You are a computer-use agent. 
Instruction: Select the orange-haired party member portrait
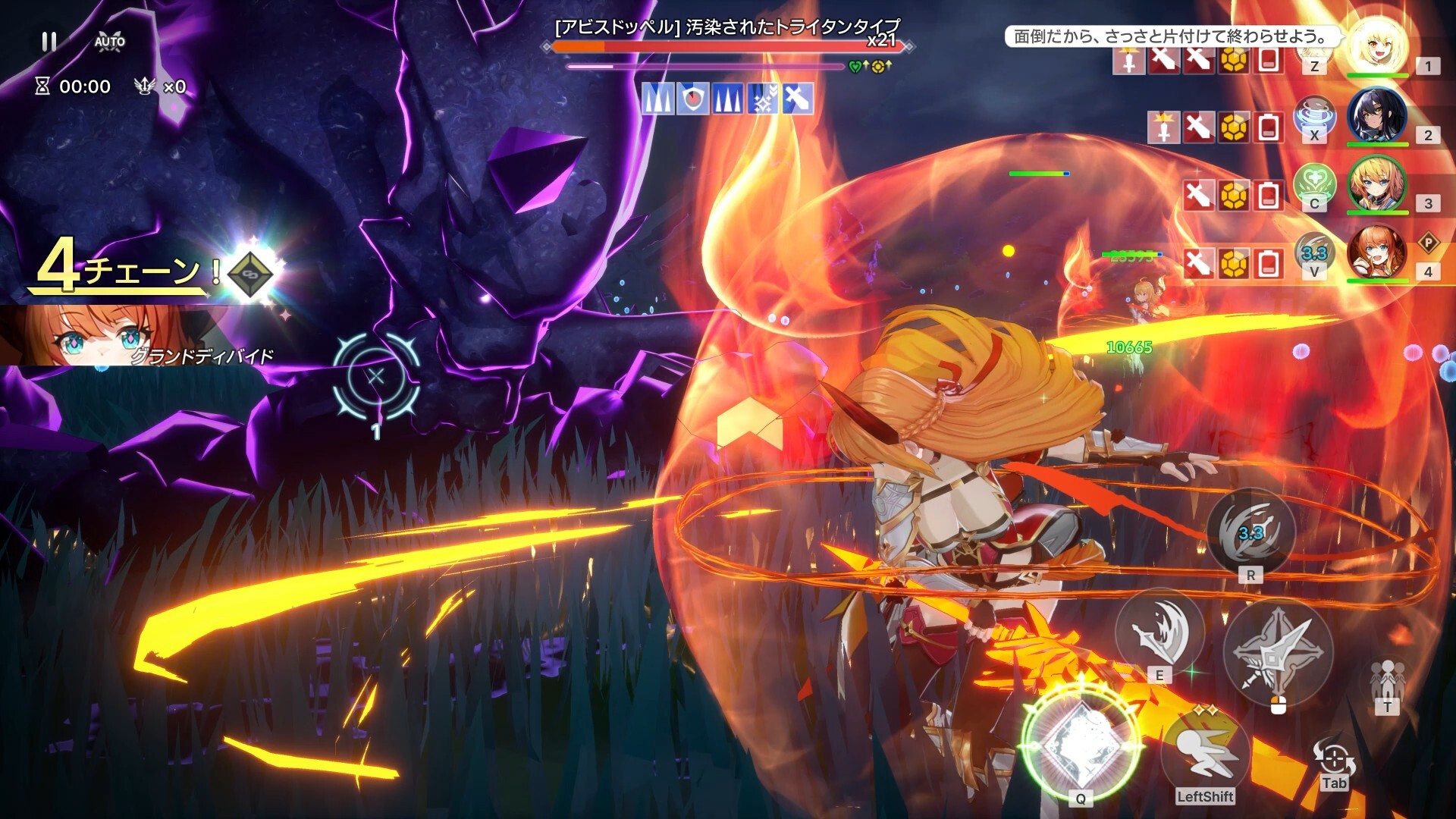pos(1377,253)
